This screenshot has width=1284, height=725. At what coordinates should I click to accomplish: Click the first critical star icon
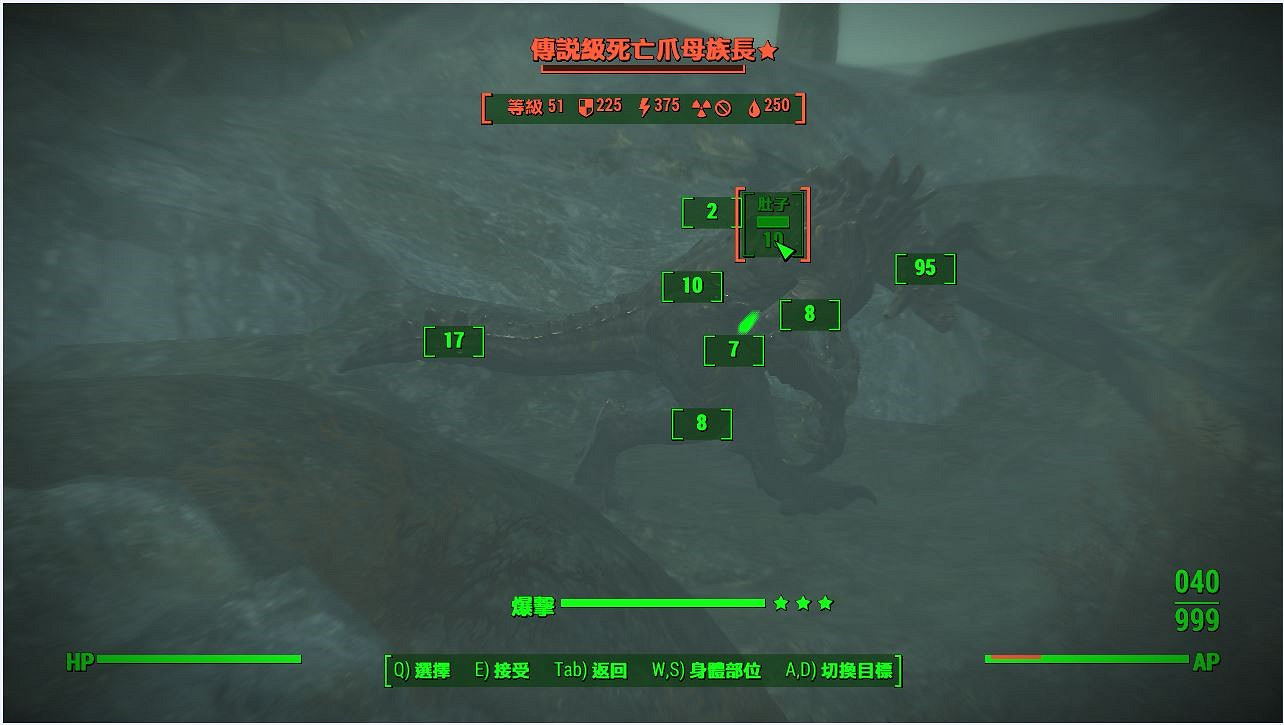[x=783, y=603]
